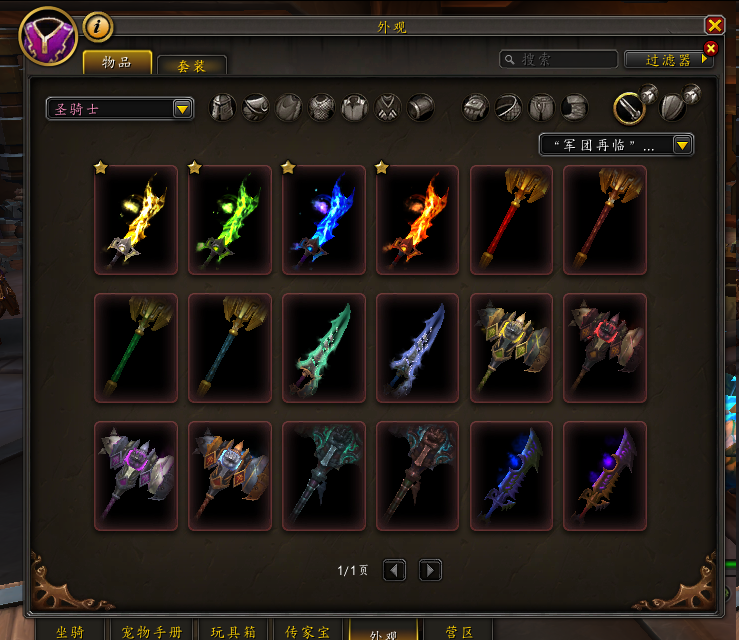Select the head slot helmet icon
This screenshot has height=640, width=739.
pyautogui.click(x=223, y=108)
